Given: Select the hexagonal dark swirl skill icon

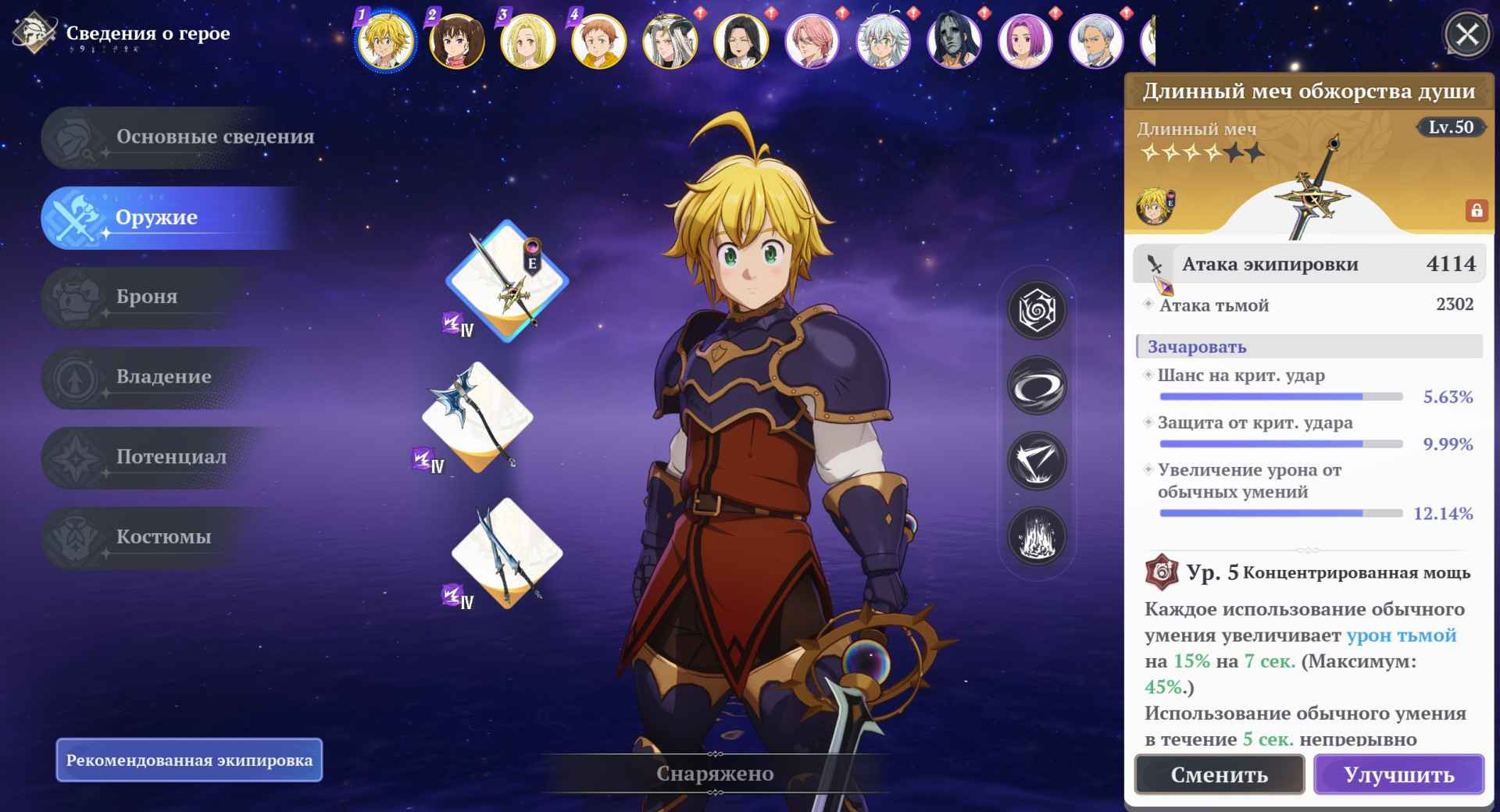Looking at the screenshot, I should 1037,308.
